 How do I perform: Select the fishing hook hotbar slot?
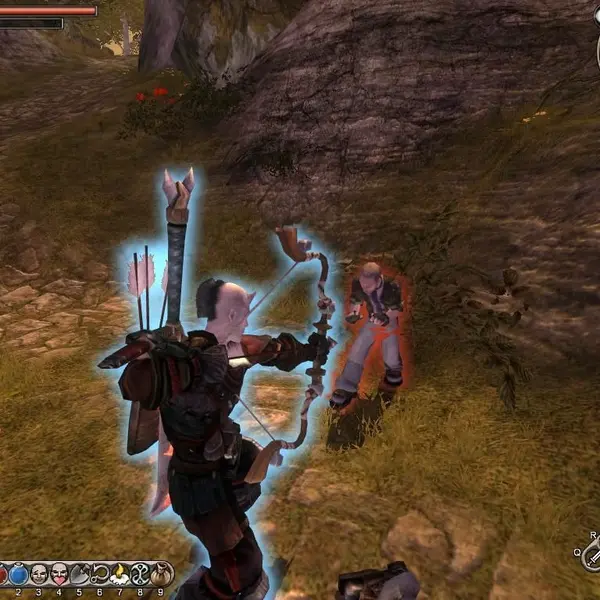100,574
